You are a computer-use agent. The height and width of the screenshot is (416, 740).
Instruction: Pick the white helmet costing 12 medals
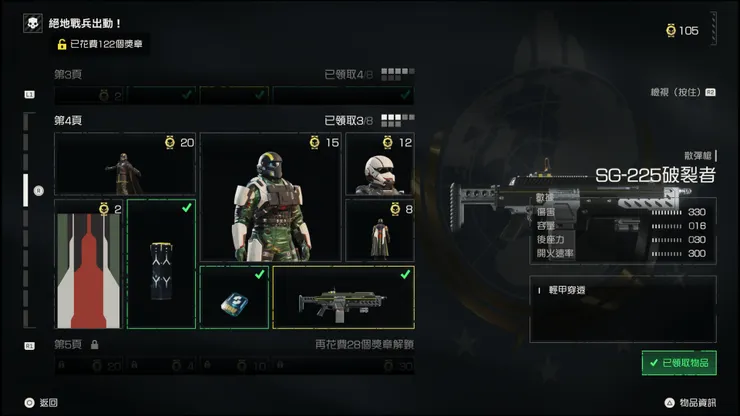tap(380, 164)
